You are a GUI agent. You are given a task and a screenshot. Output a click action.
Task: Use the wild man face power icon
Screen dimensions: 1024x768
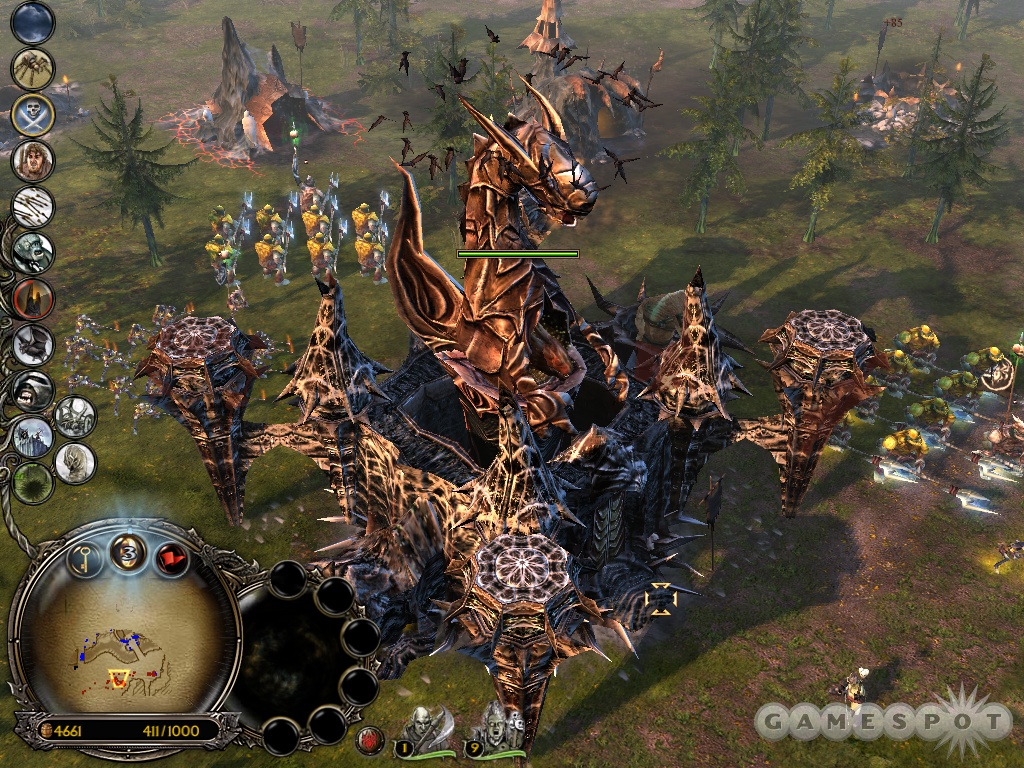32,160
